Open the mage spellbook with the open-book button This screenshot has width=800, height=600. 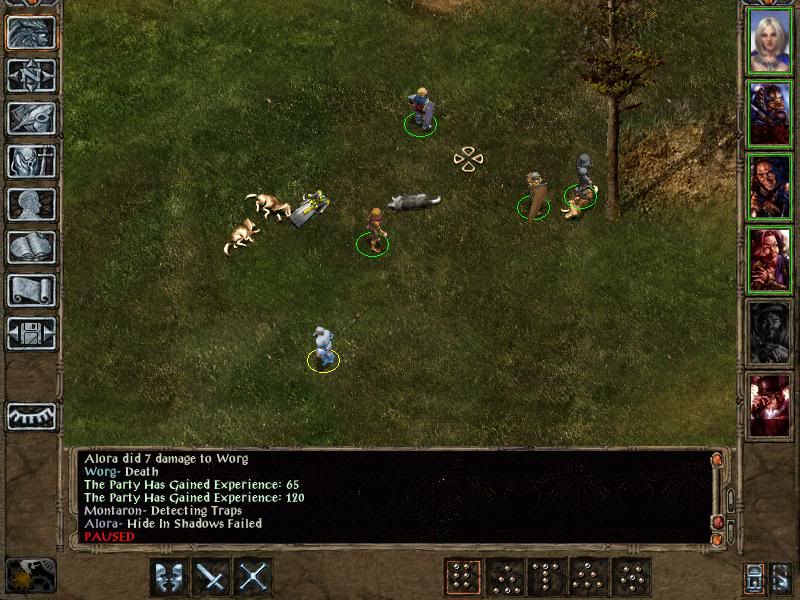click(x=31, y=247)
